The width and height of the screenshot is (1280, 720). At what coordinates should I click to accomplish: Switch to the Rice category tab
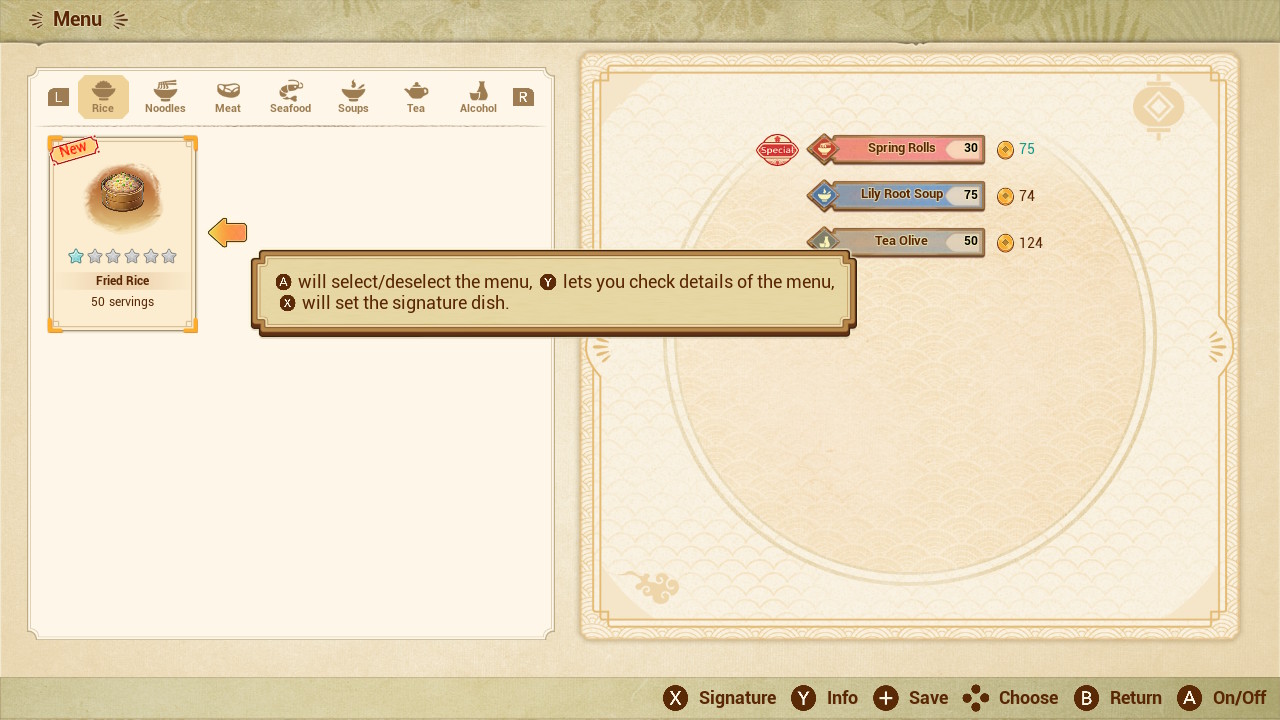click(x=103, y=97)
